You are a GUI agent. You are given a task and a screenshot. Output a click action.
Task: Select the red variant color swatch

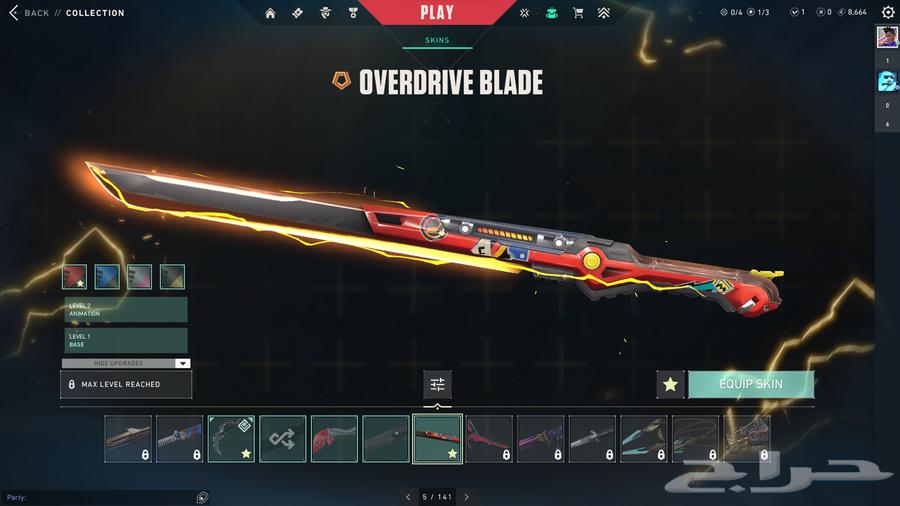pos(75,277)
